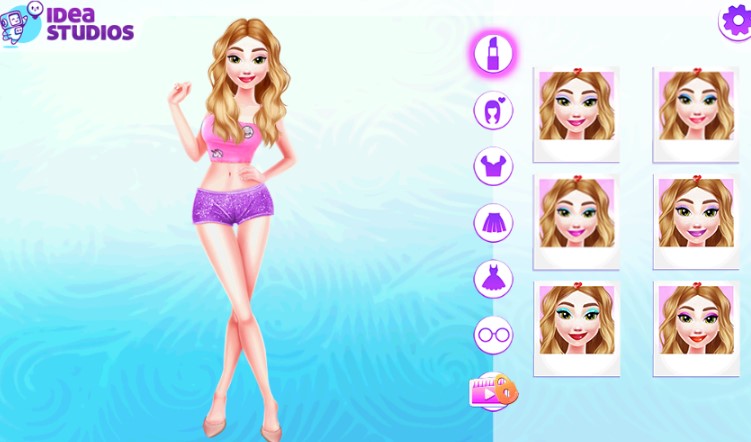Open the glasses accessories category

click(493, 335)
